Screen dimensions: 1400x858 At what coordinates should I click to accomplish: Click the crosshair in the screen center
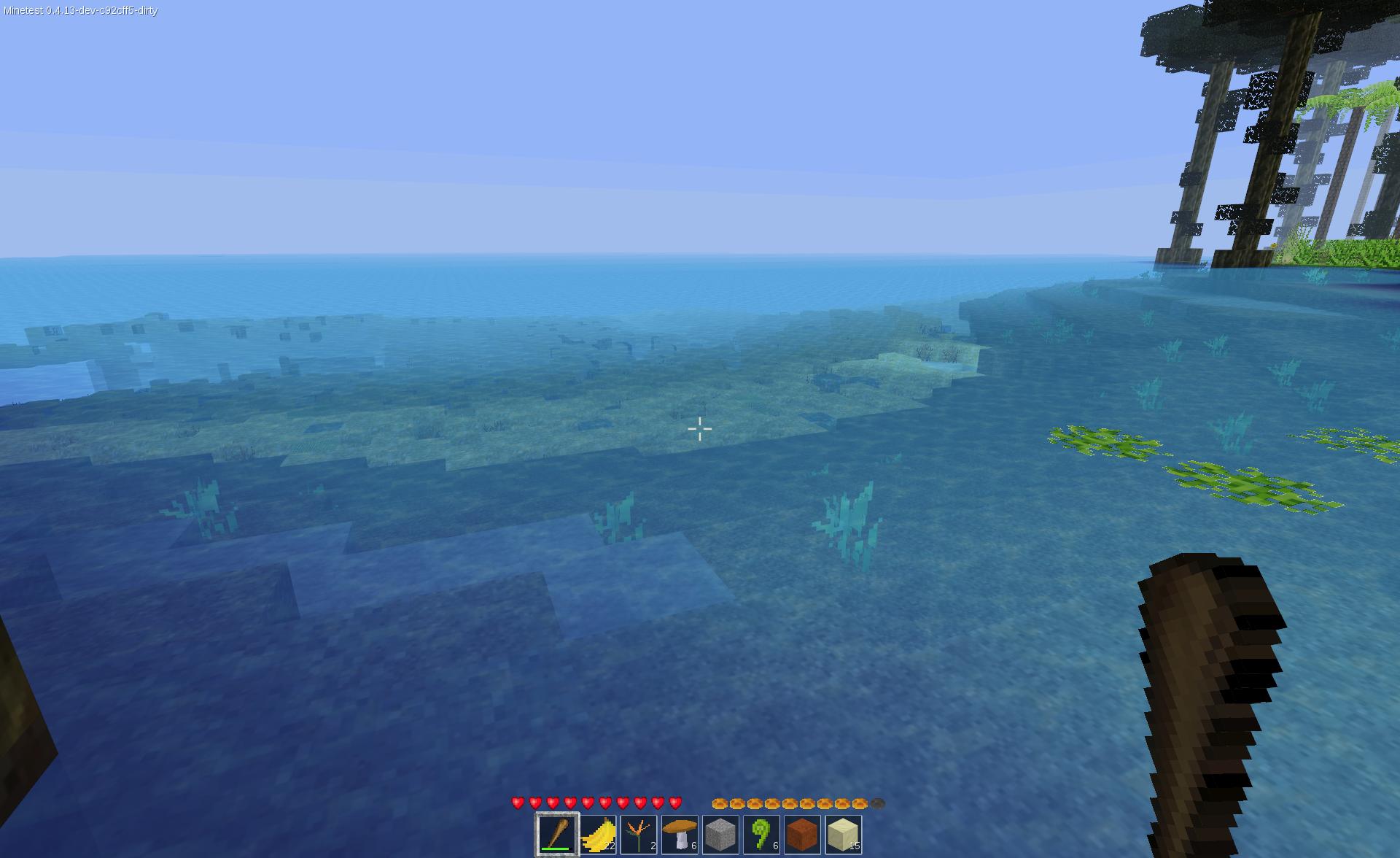[700, 429]
